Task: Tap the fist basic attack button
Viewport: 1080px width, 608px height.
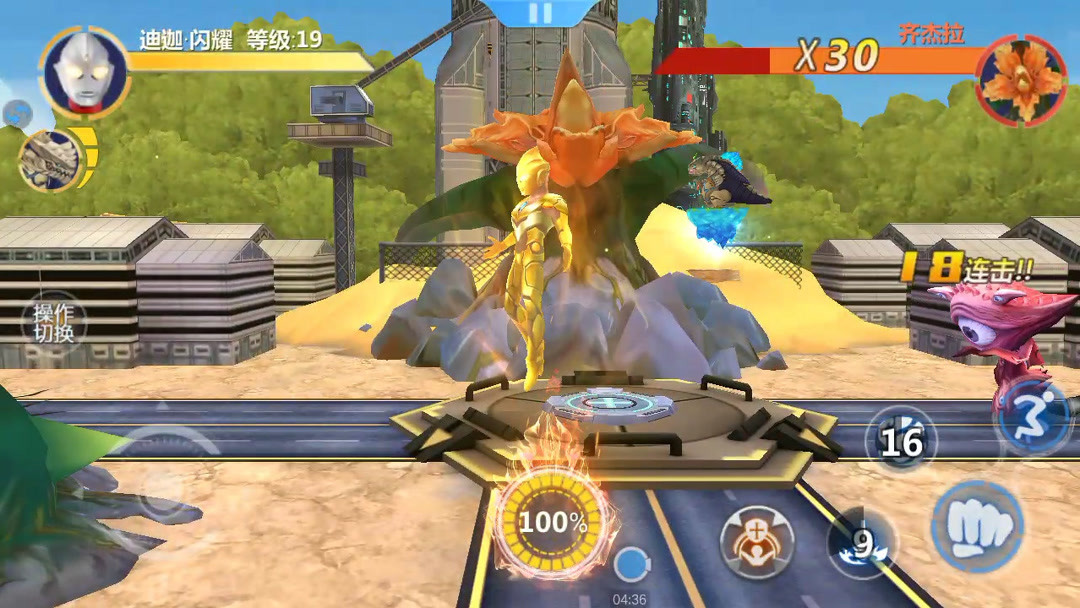Action: [x=976, y=526]
